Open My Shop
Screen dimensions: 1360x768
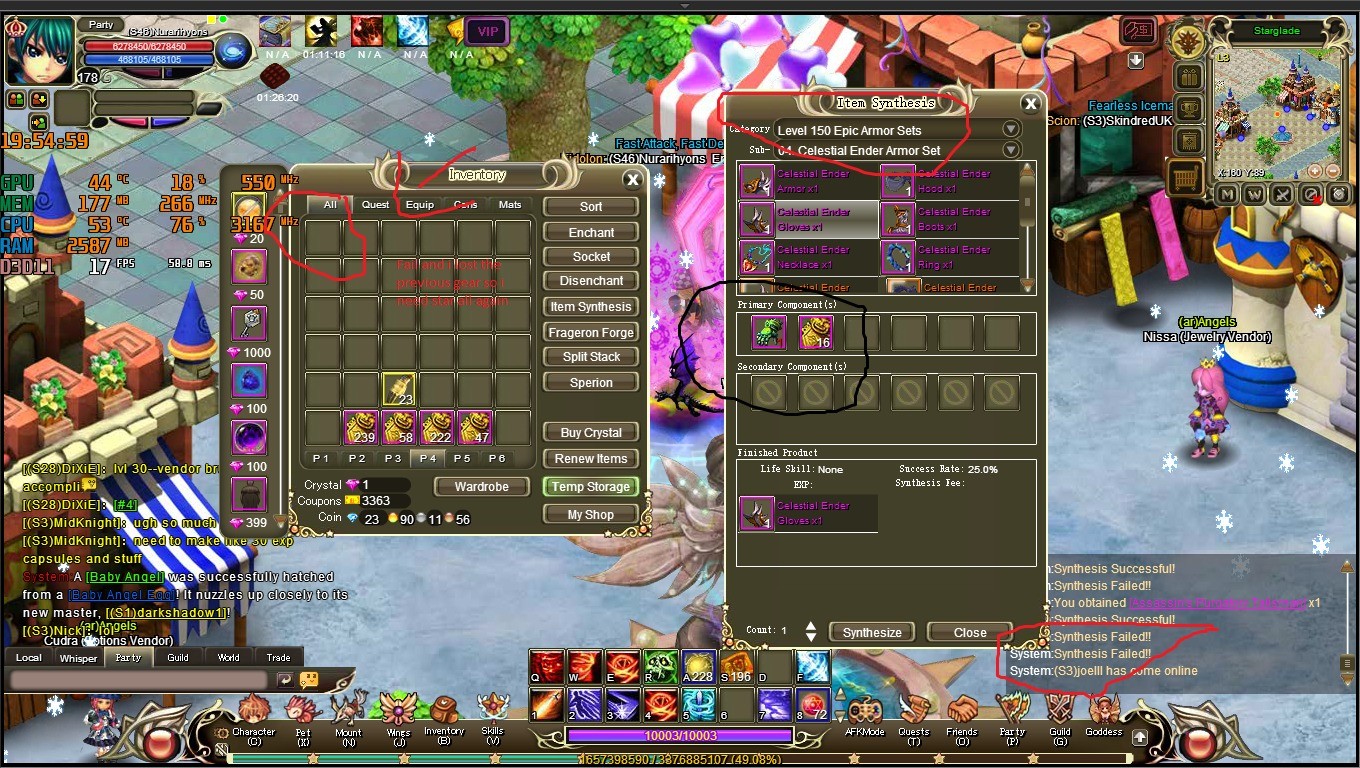pos(591,515)
